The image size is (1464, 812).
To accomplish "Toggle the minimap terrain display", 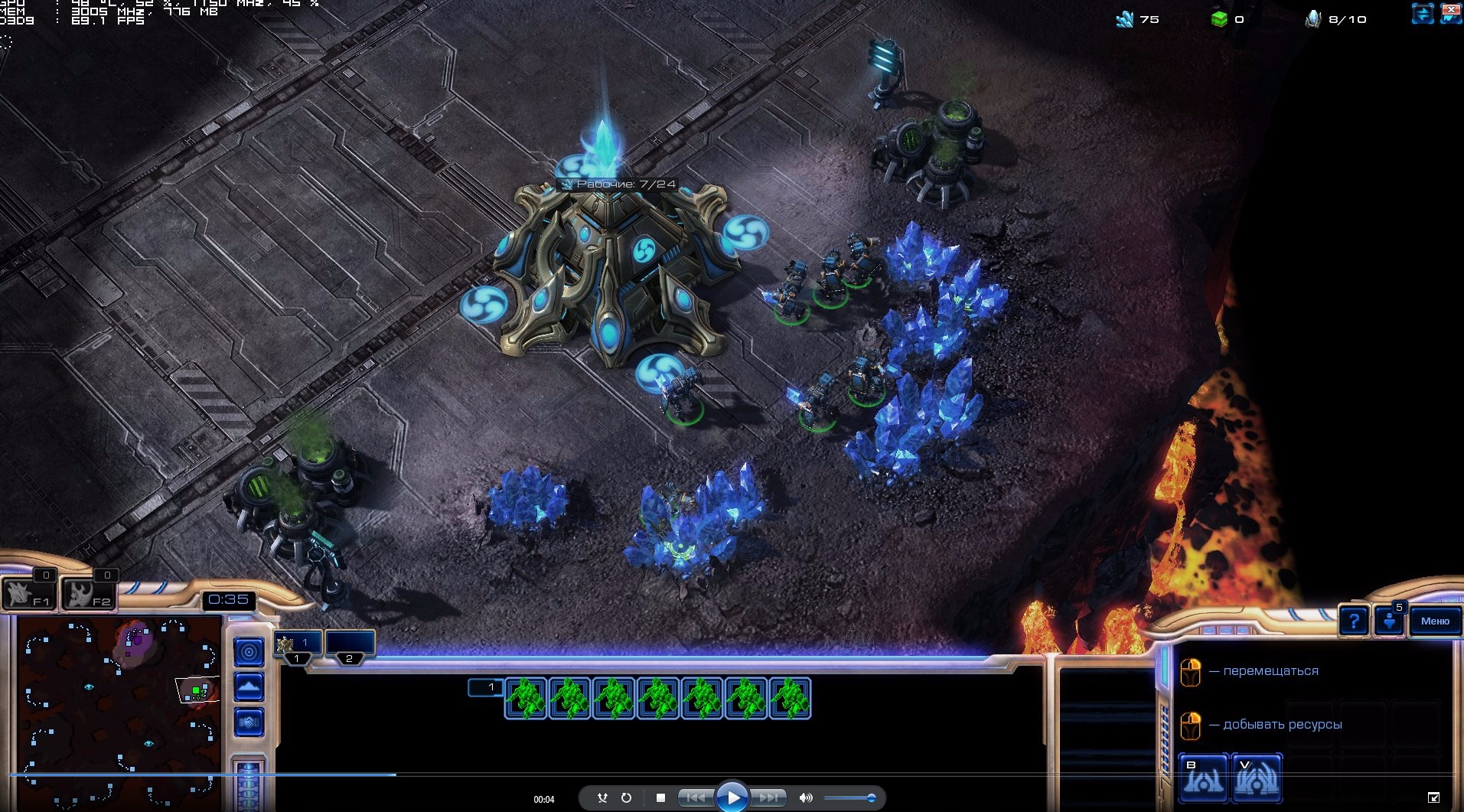I will point(249,687).
